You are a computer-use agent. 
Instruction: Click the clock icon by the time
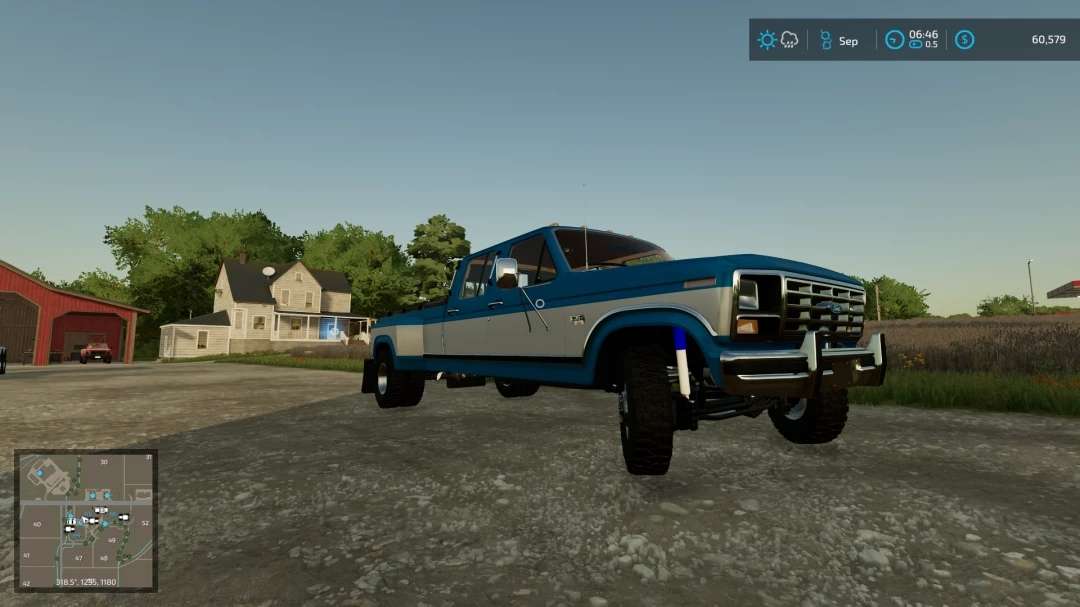pos(894,40)
